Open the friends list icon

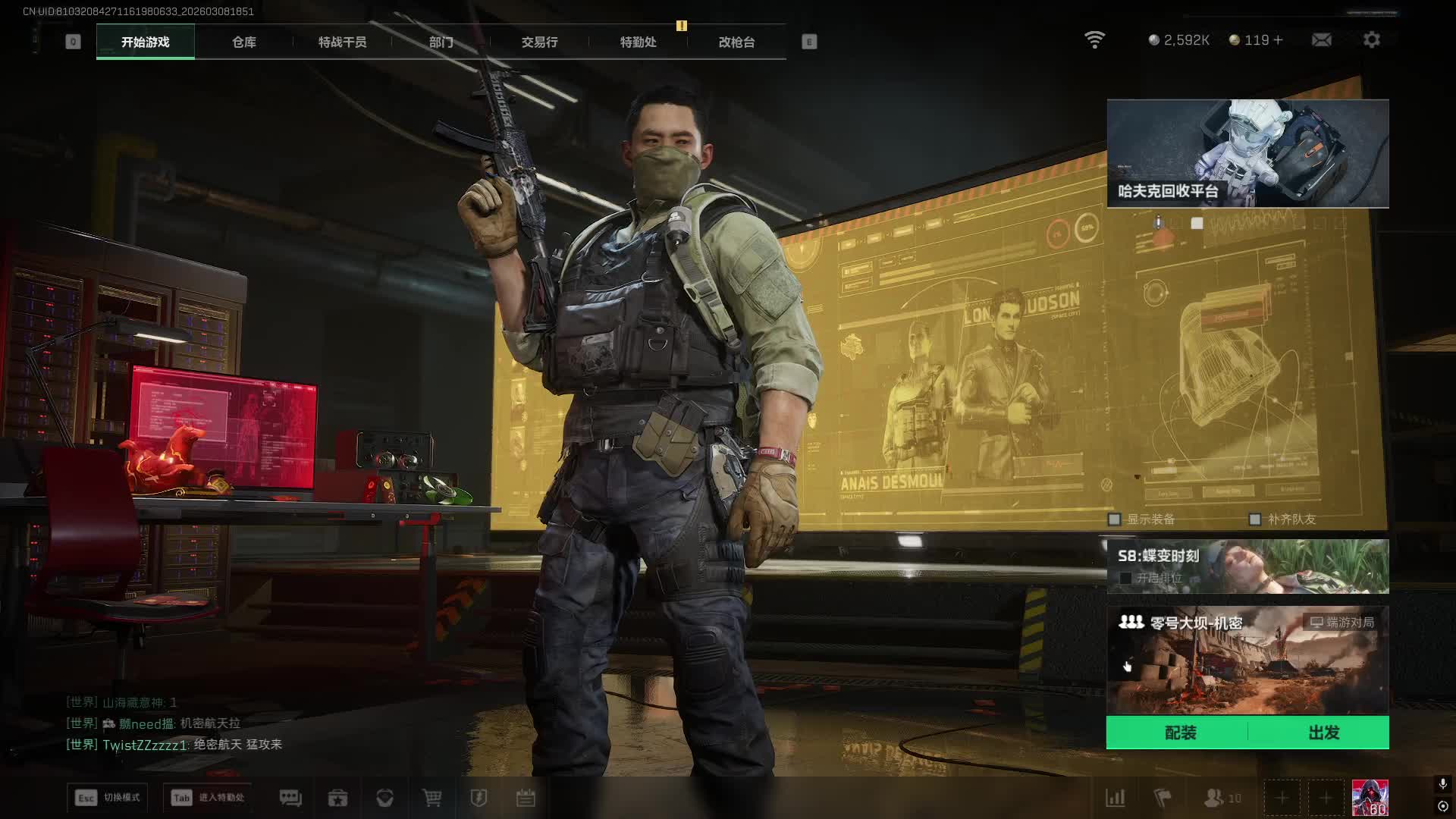tap(1214, 798)
